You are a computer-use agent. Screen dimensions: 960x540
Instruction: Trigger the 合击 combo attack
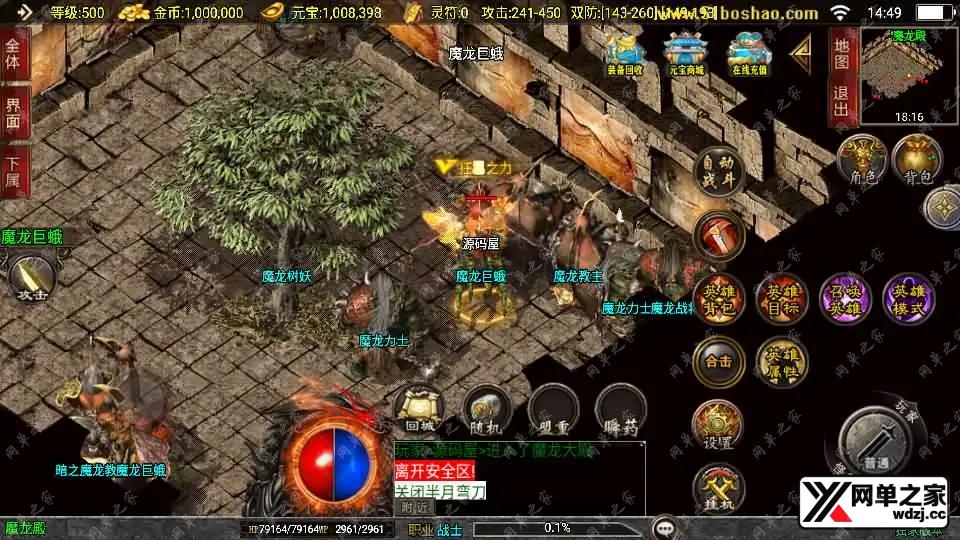tap(719, 361)
